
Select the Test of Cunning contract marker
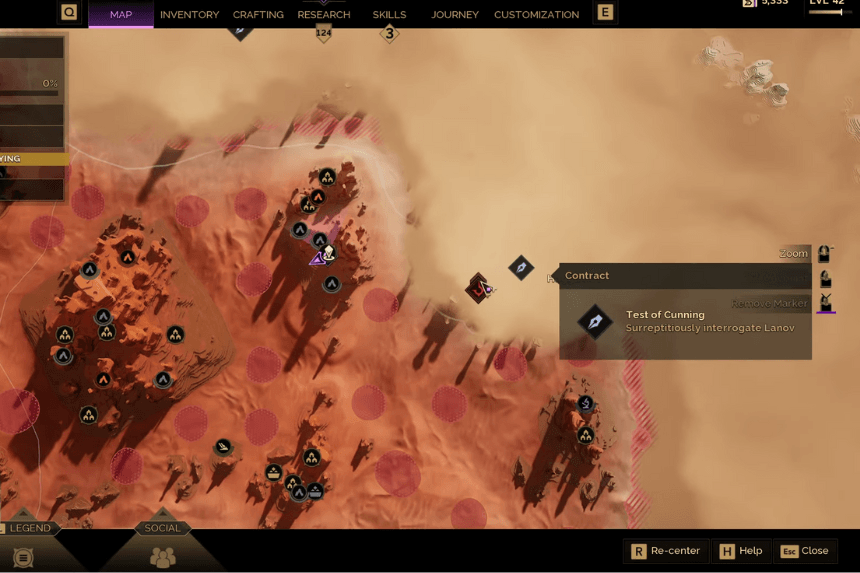click(521, 267)
